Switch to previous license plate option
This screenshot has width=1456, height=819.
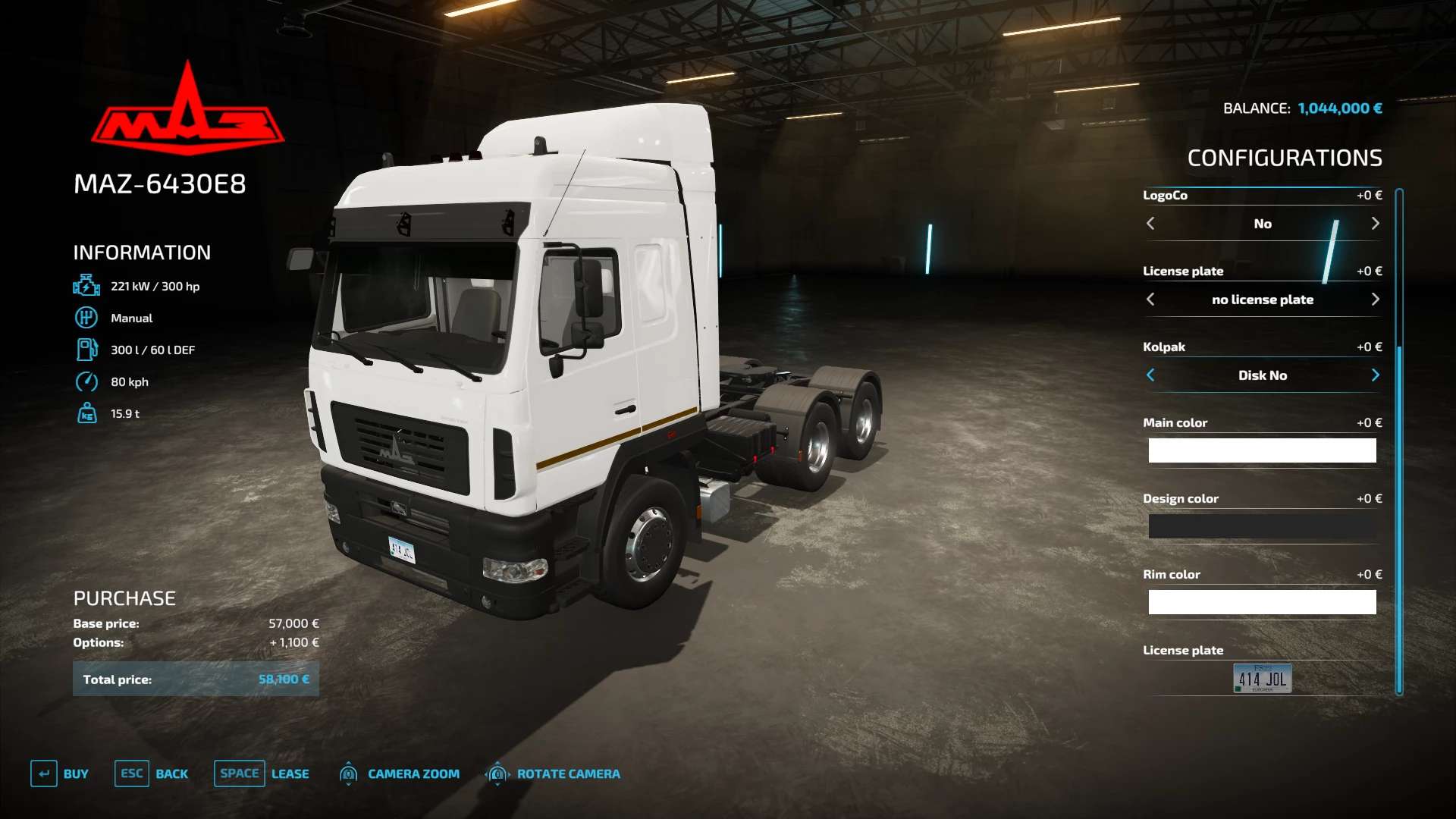point(1150,300)
